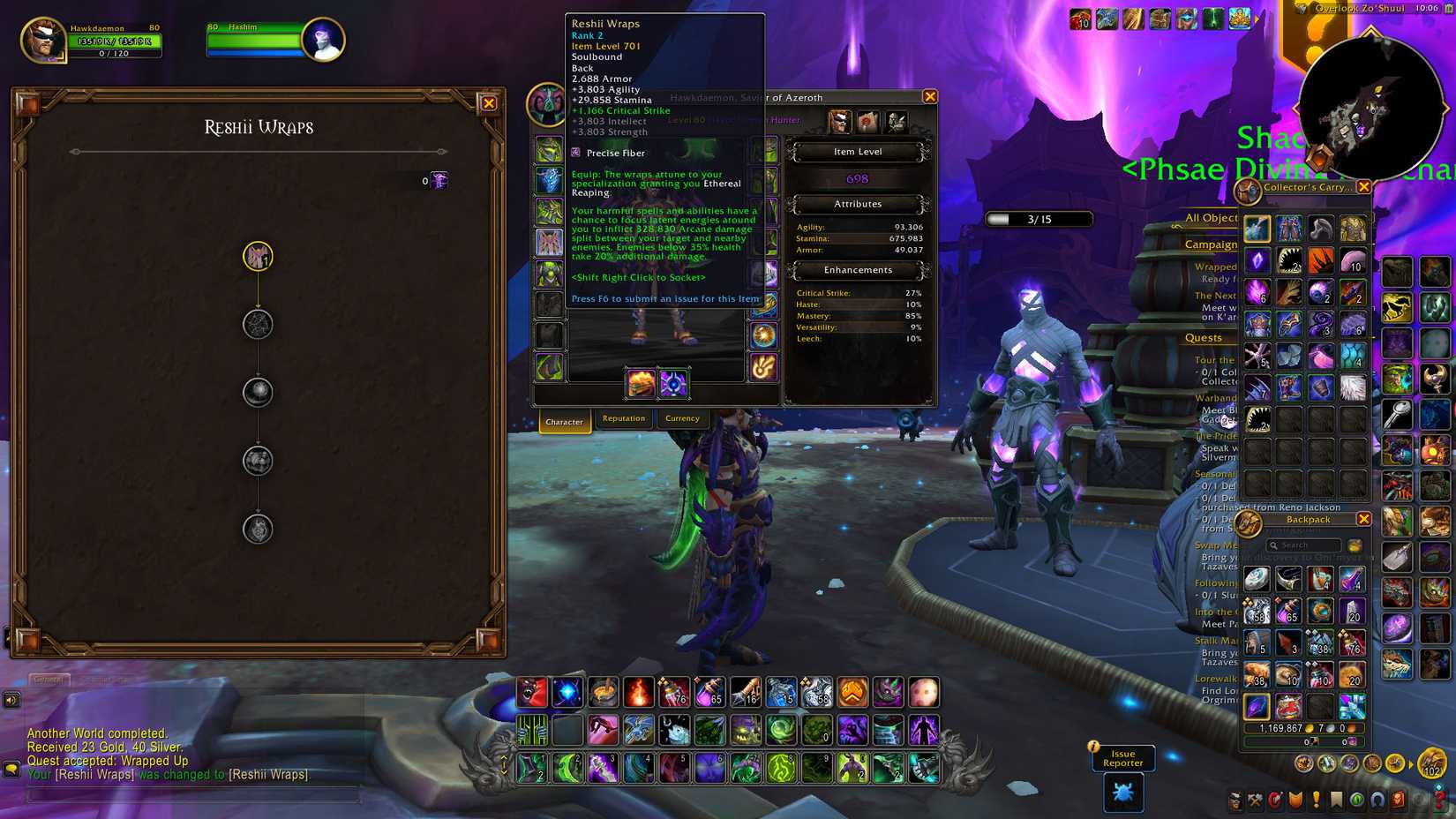Open the Collections journal bookmark icon

point(1335,799)
